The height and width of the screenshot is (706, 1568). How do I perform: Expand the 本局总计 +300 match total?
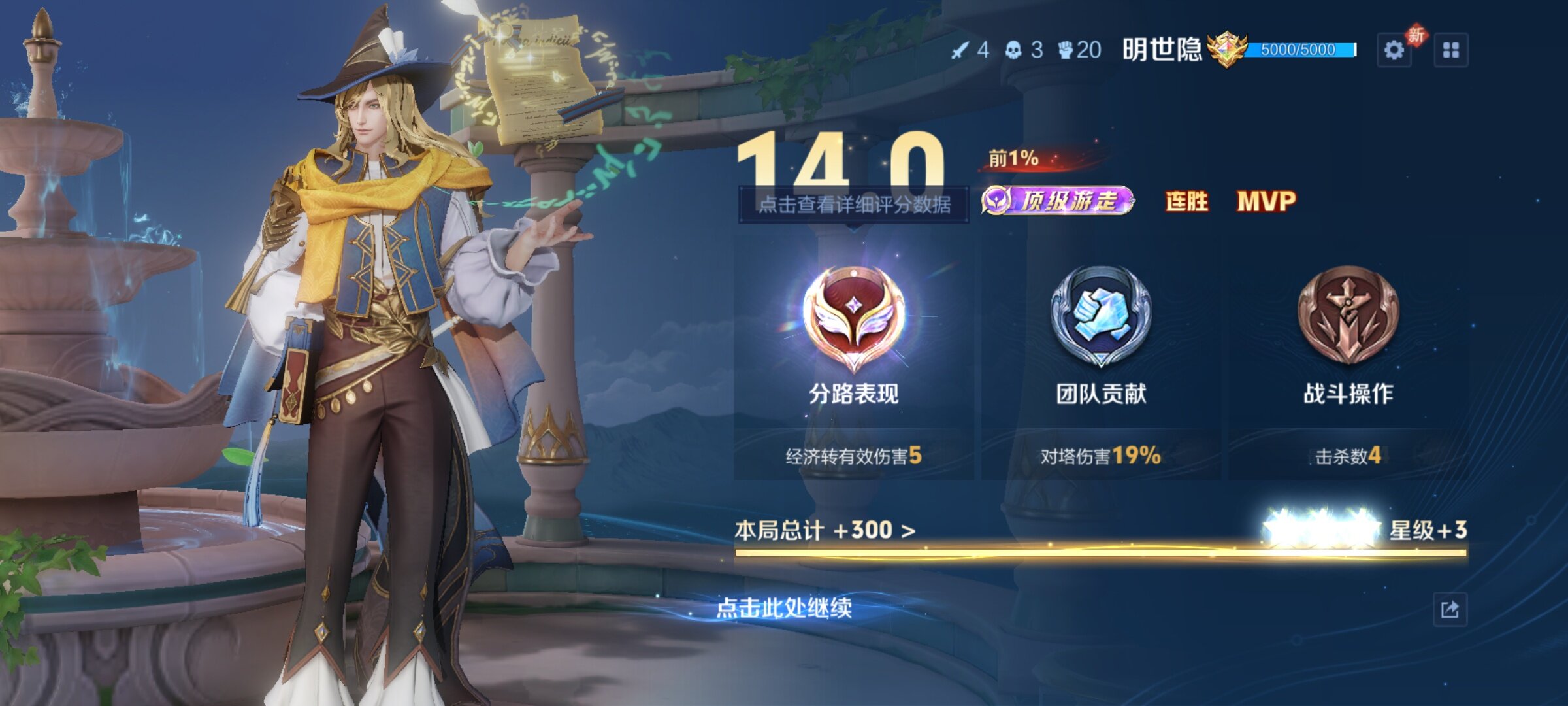click(825, 530)
